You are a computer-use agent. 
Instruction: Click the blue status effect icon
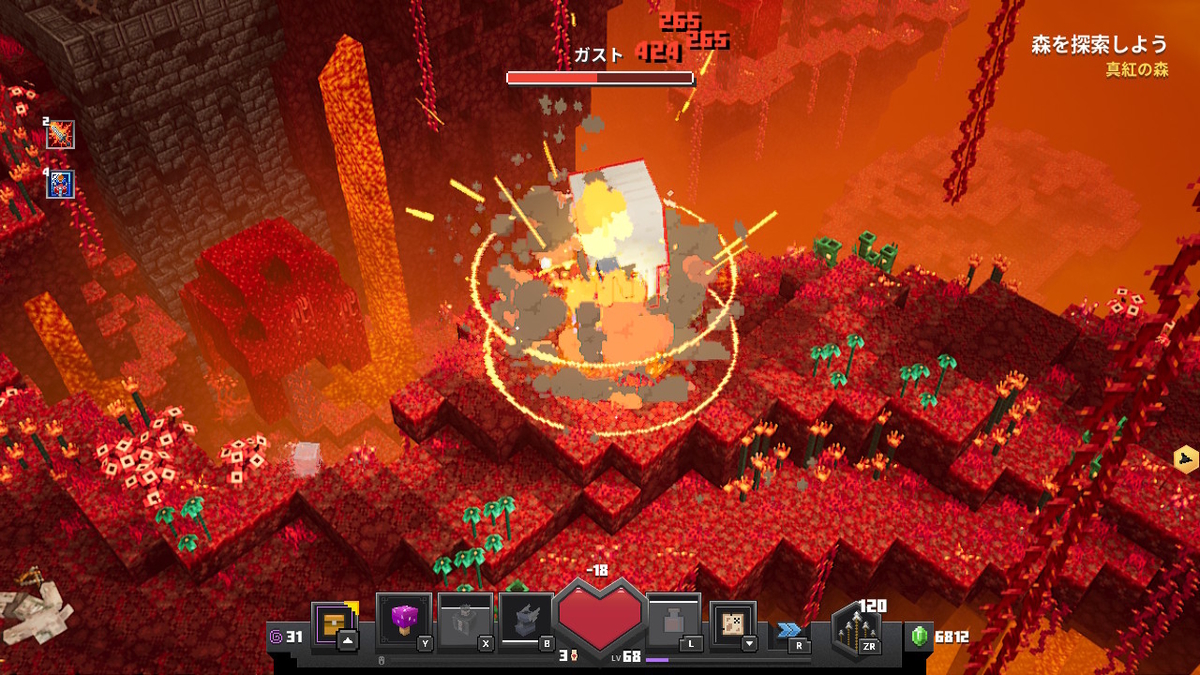61,184
